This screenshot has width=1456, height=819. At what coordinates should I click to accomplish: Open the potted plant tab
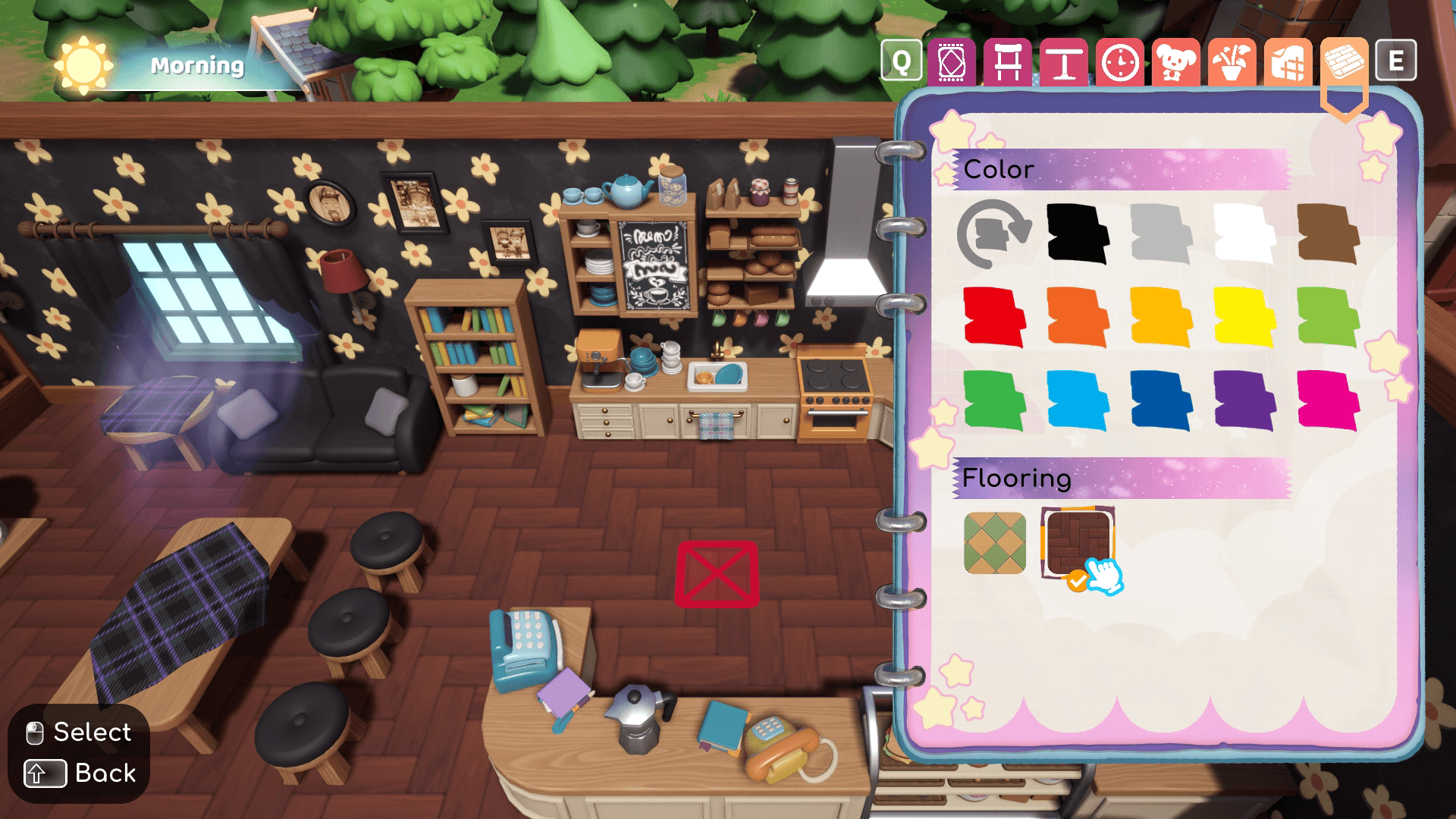(1232, 61)
